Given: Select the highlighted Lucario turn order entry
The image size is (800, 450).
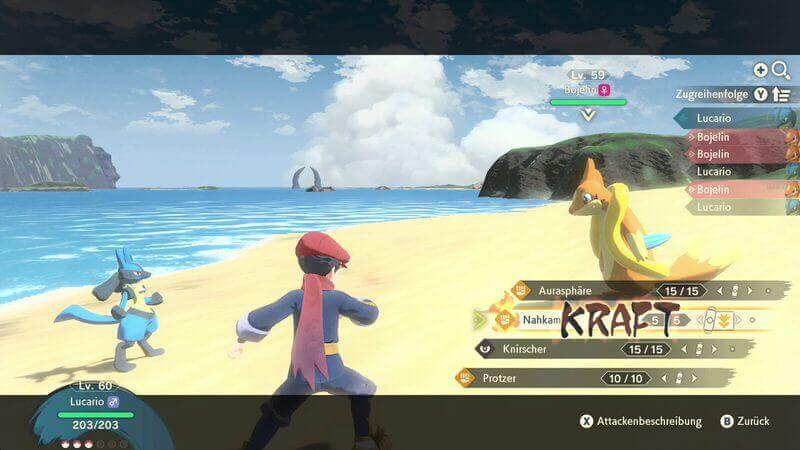Looking at the screenshot, I should (735, 118).
